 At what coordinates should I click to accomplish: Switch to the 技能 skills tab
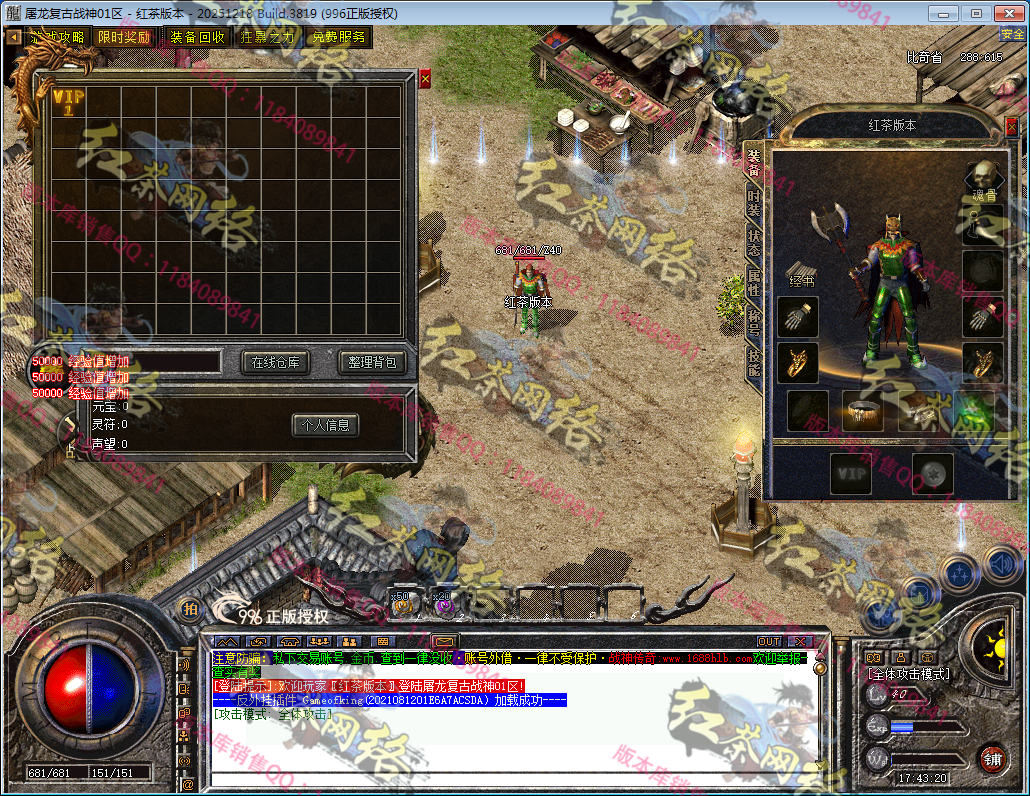click(754, 361)
